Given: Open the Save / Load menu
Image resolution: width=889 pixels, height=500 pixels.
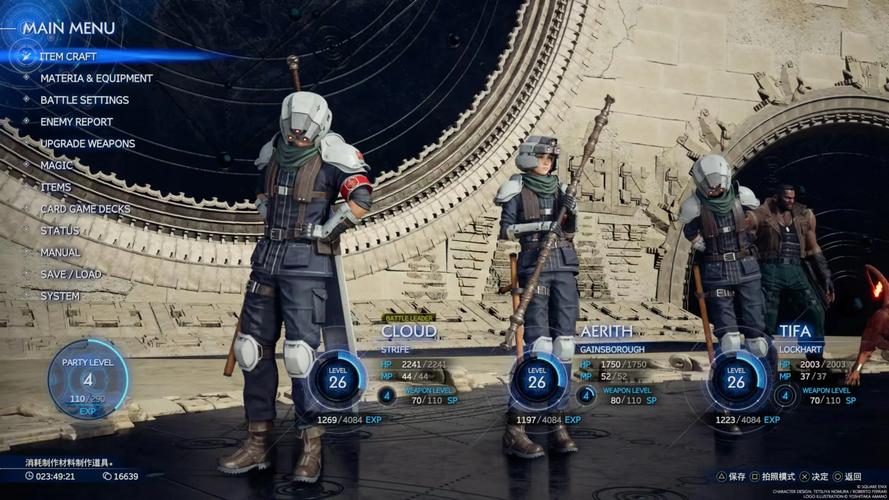Looking at the screenshot, I should pos(70,274).
